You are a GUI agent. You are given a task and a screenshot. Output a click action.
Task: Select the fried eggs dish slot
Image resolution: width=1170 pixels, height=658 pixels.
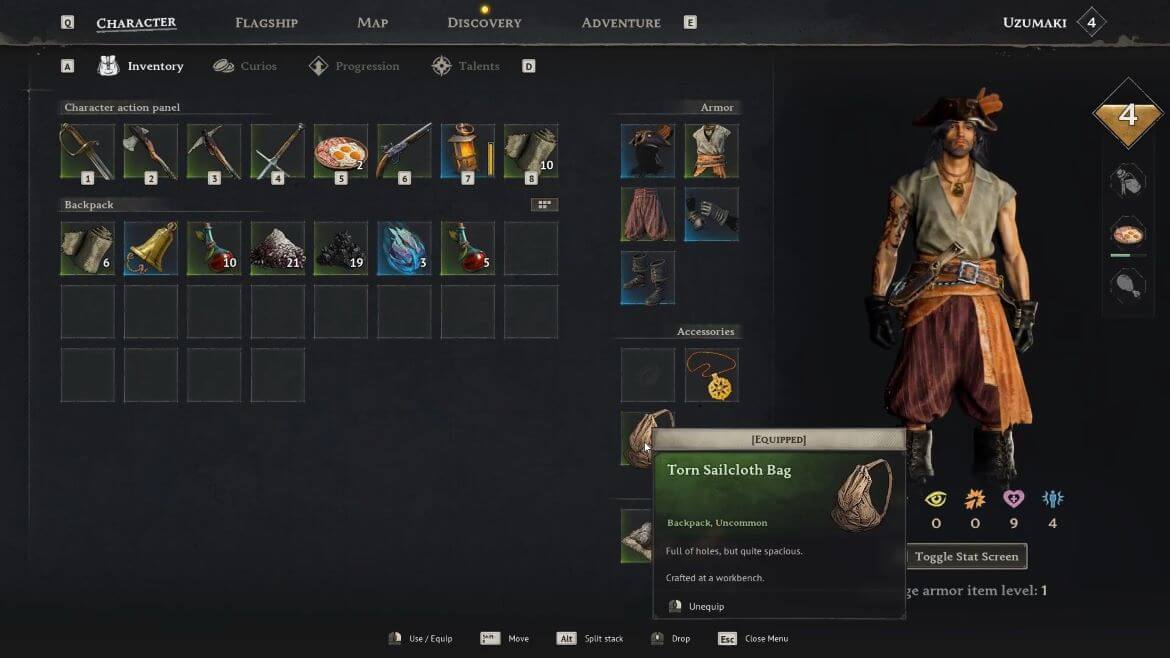(341, 151)
